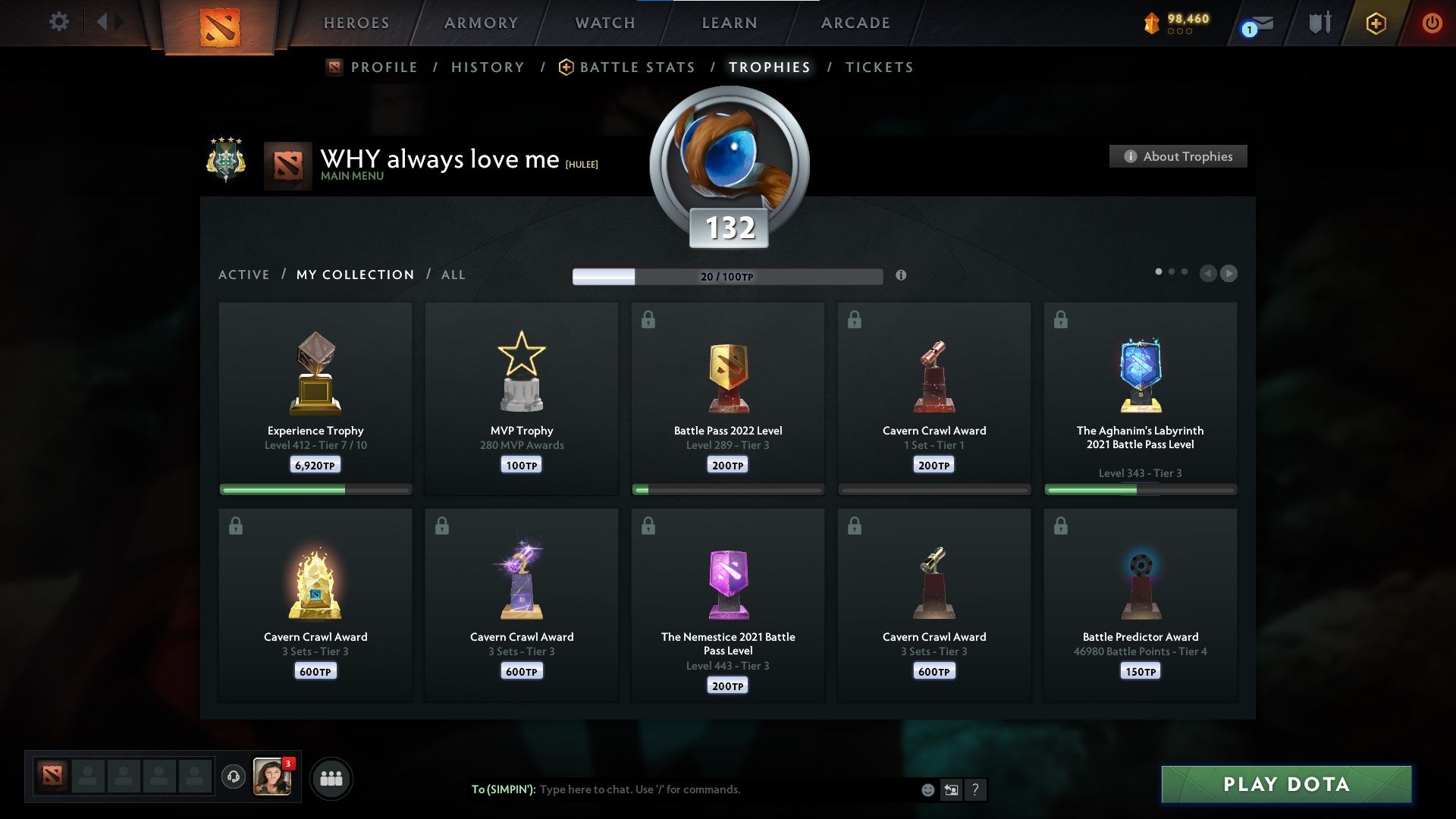Open the emoticon picker in the chat bar
This screenshot has height=819, width=1456.
pyautogui.click(x=927, y=789)
